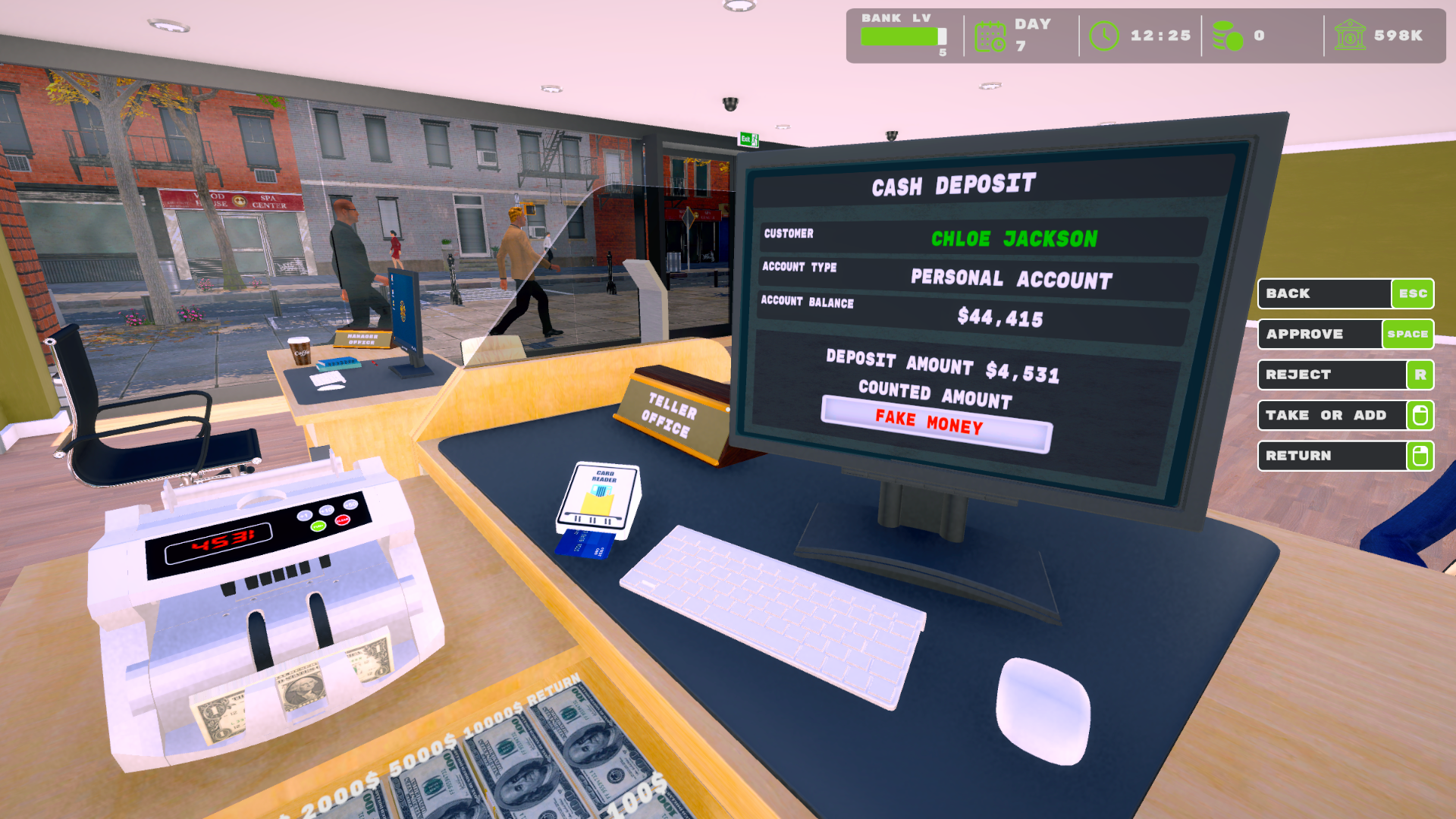
Task: Click the green clock icon near 12:25
Action: [x=1104, y=33]
